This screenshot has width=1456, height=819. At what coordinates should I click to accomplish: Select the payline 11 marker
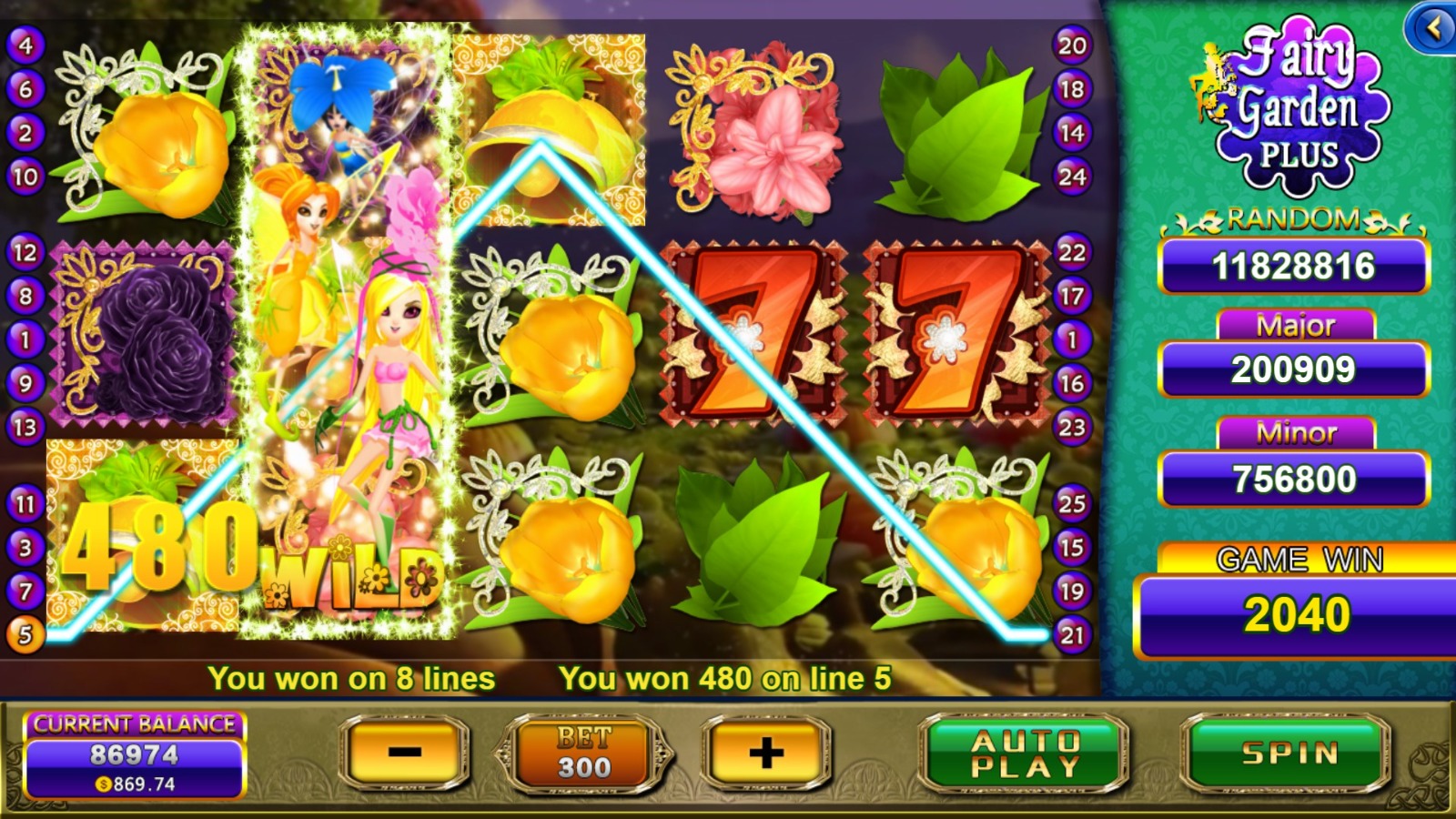25,503
